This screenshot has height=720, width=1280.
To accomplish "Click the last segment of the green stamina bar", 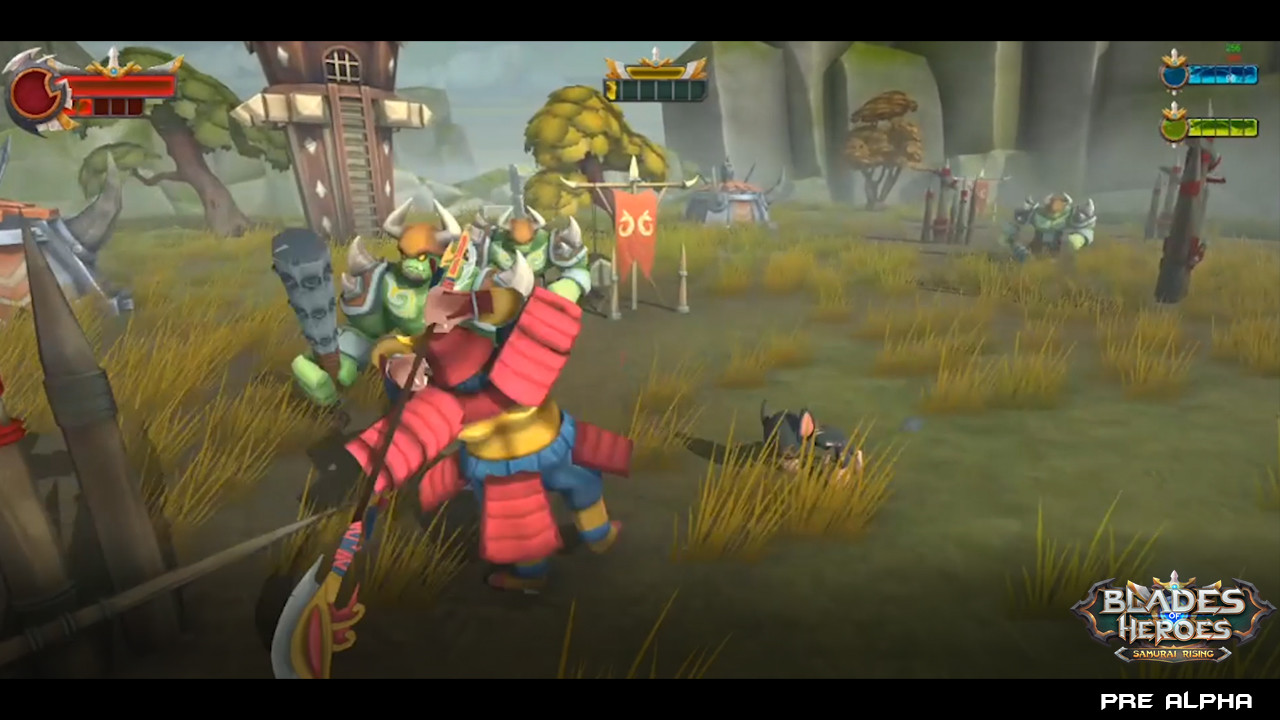I will 1250,127.
